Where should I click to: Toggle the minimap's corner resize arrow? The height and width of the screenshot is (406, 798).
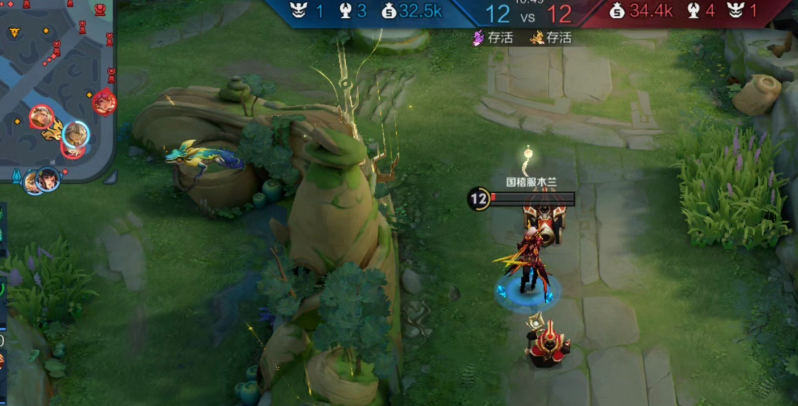click(110, 177)
